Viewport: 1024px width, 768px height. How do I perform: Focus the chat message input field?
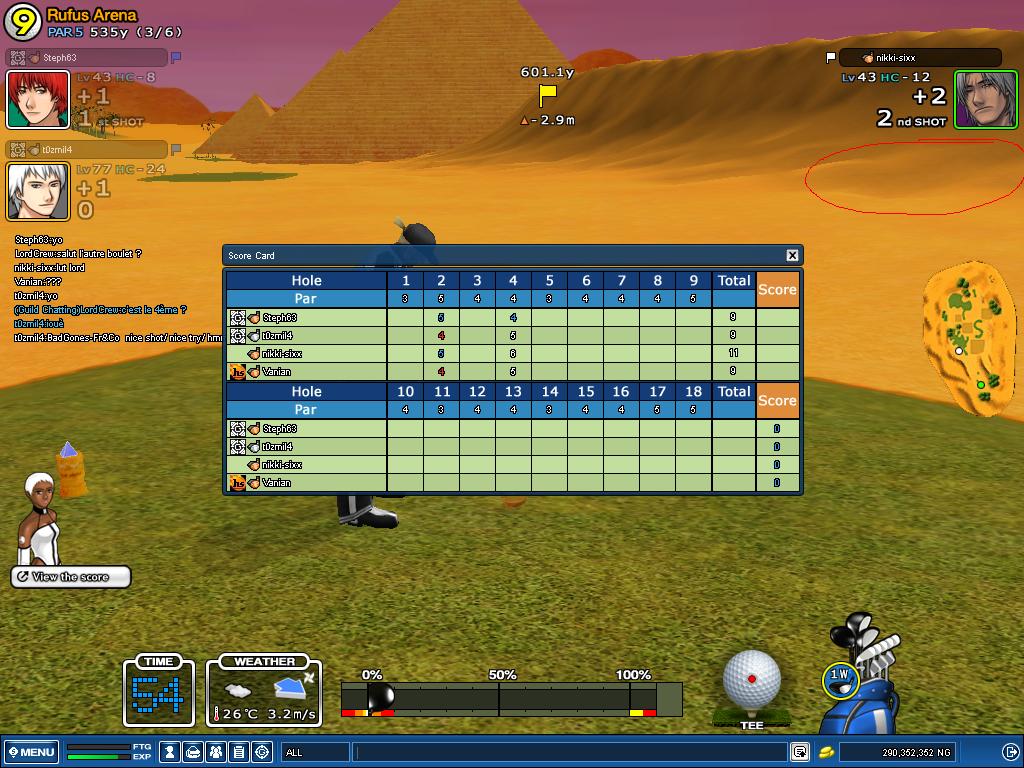570,752
